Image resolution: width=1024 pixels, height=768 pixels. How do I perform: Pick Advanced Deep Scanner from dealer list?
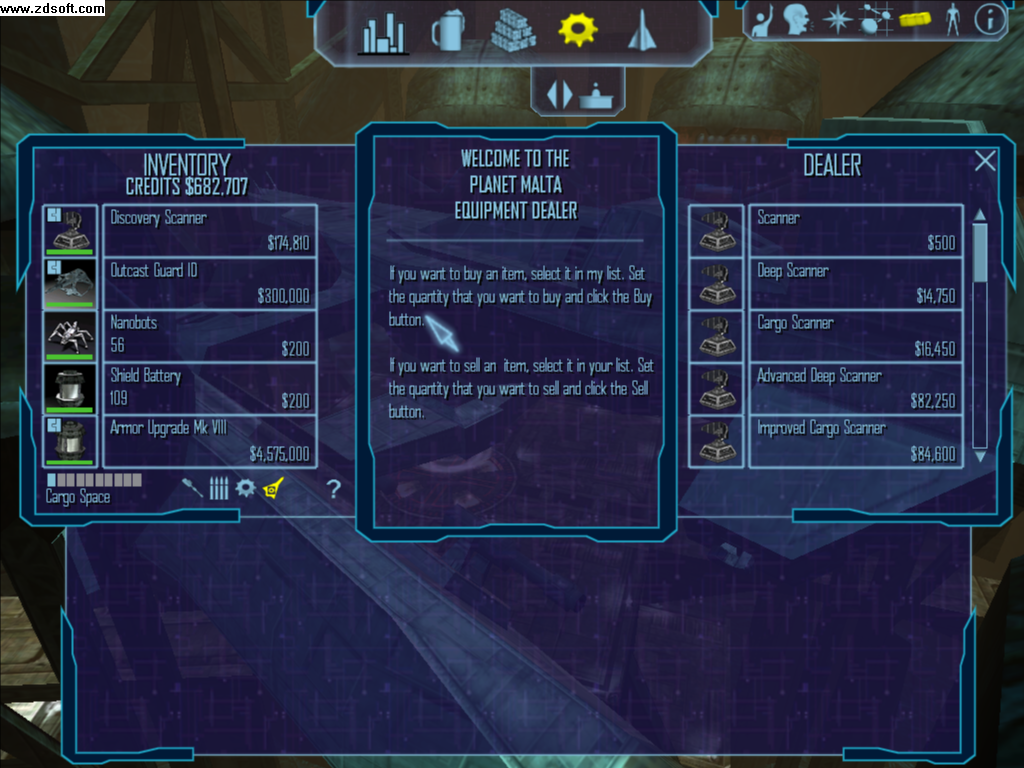click(855, 388)
